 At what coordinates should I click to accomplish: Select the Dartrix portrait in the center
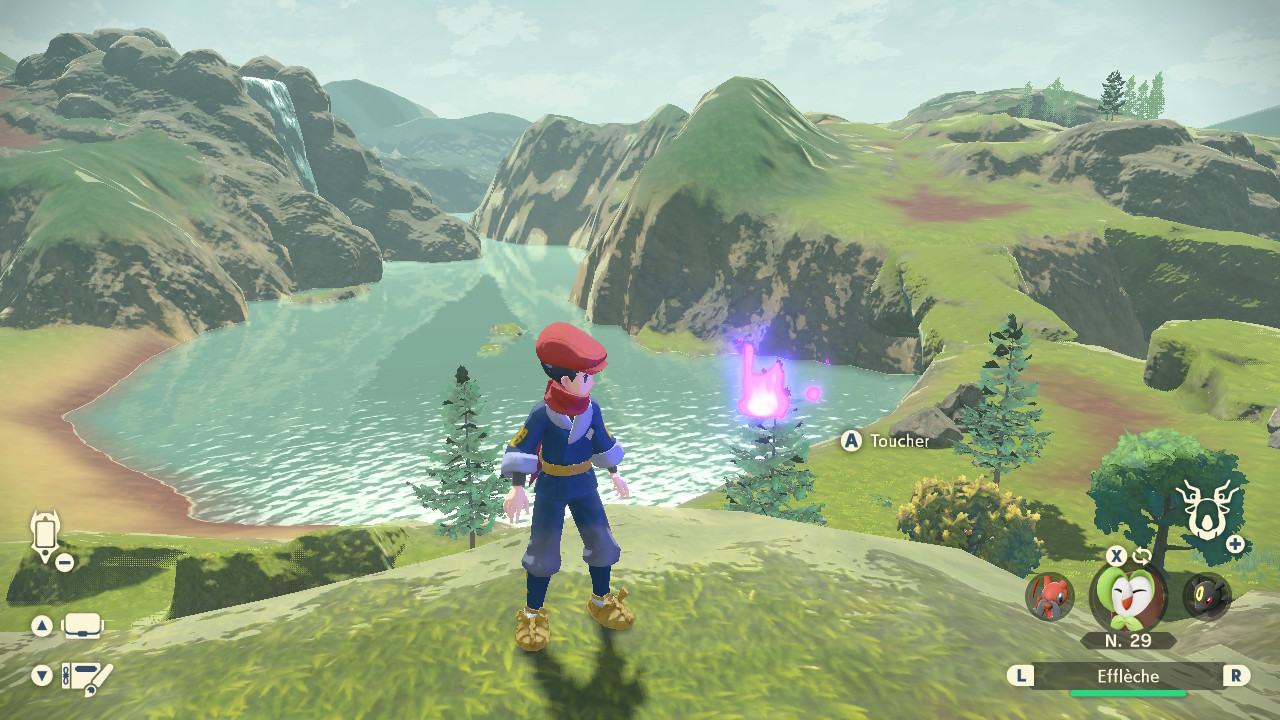click(1127, 596)
